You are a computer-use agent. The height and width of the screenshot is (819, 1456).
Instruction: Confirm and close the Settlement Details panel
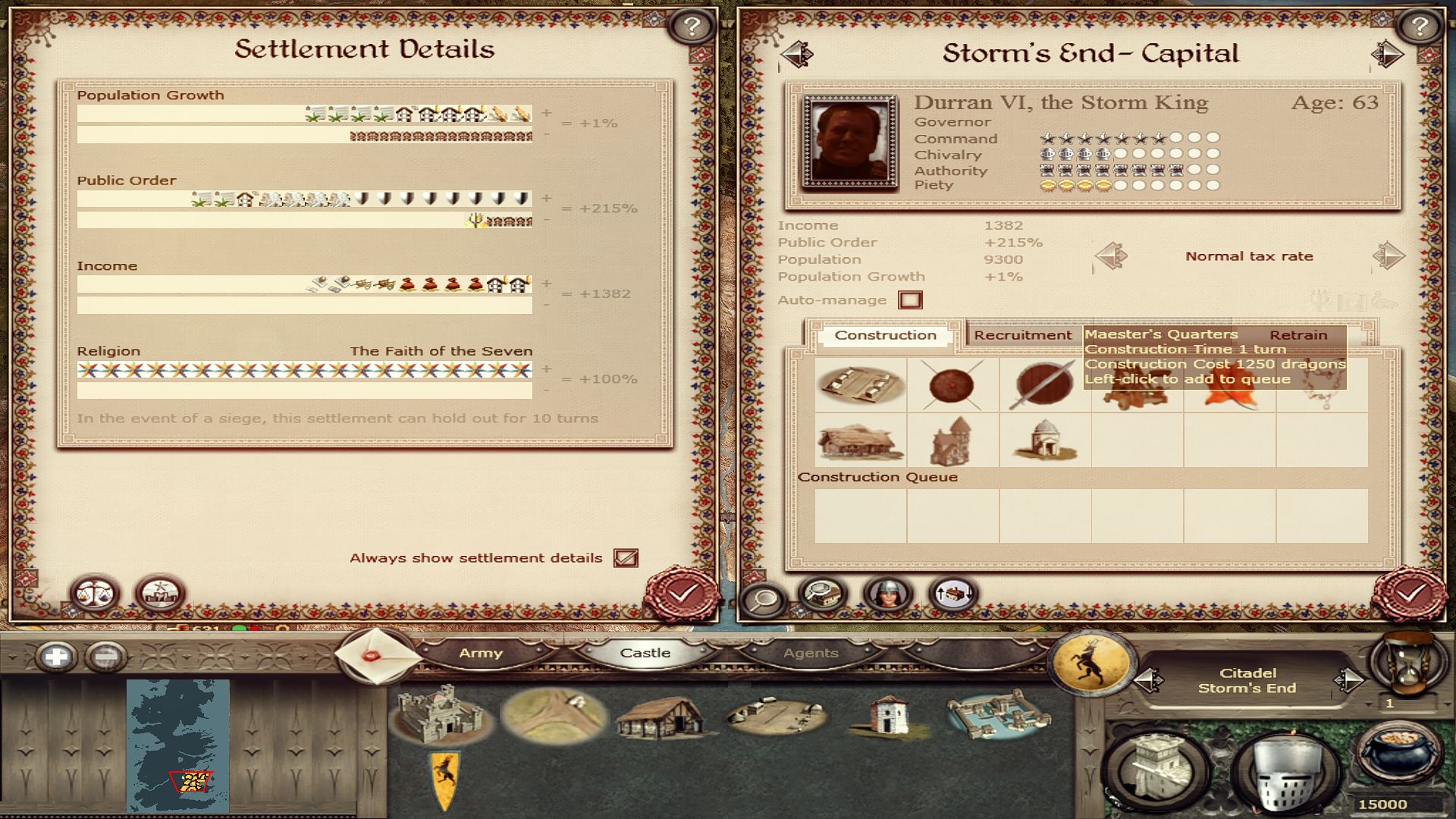tap(682, 593)
